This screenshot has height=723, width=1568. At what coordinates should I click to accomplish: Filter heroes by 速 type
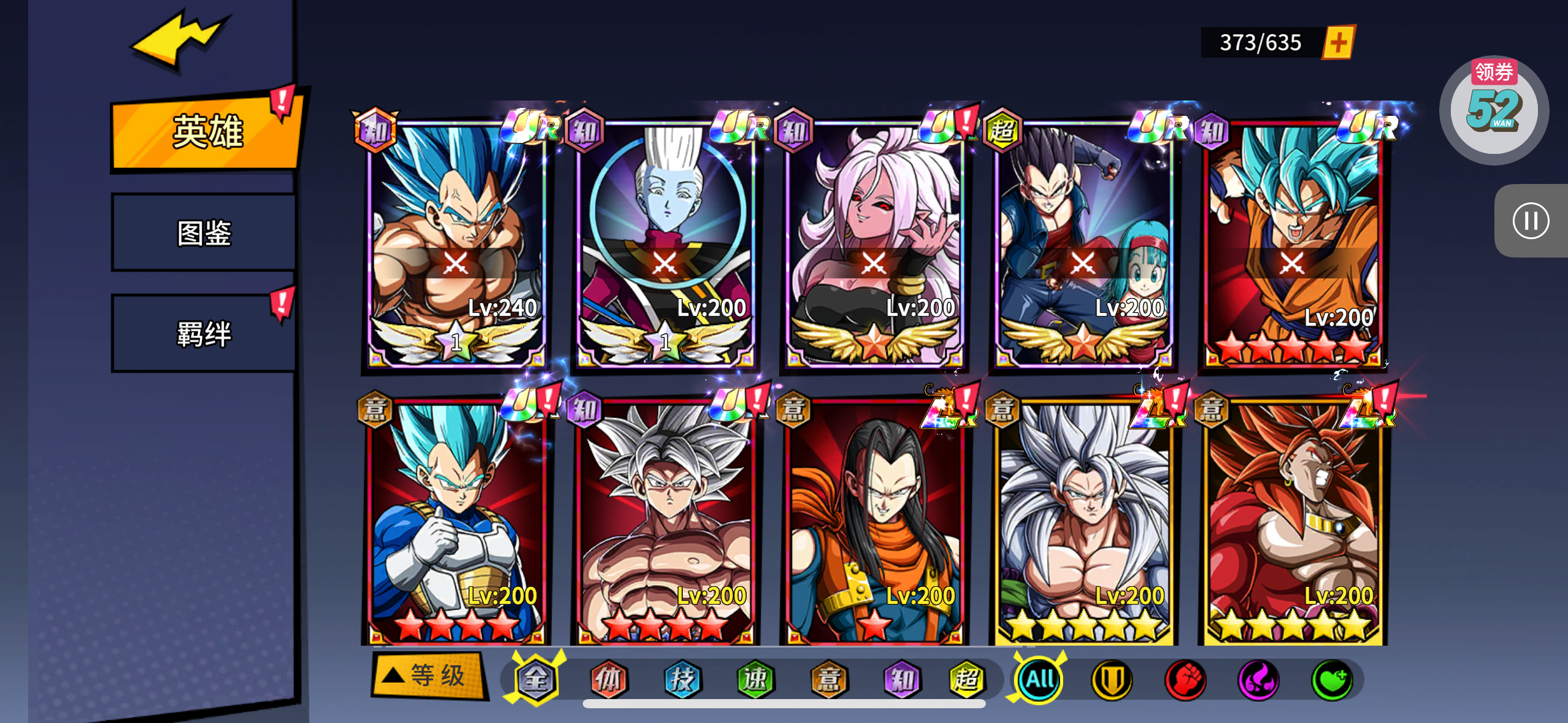tap(755, 679)
